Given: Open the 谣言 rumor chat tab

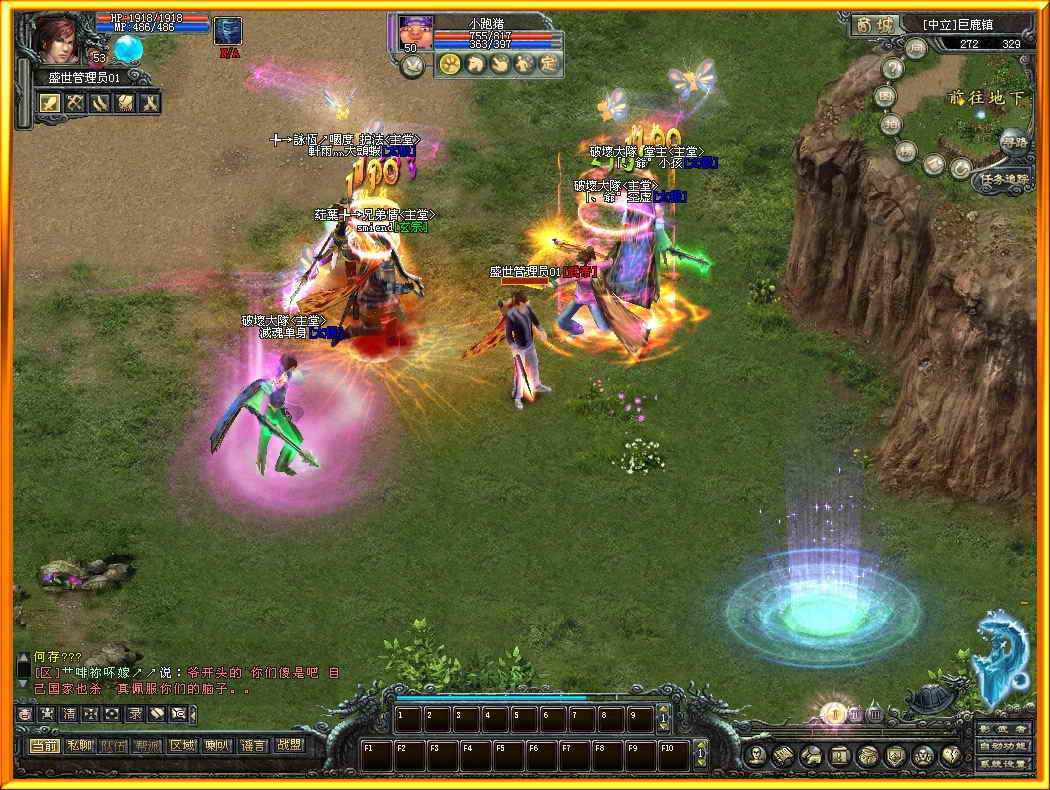Looking at the screenshot, I should click(x=252, y=745).
